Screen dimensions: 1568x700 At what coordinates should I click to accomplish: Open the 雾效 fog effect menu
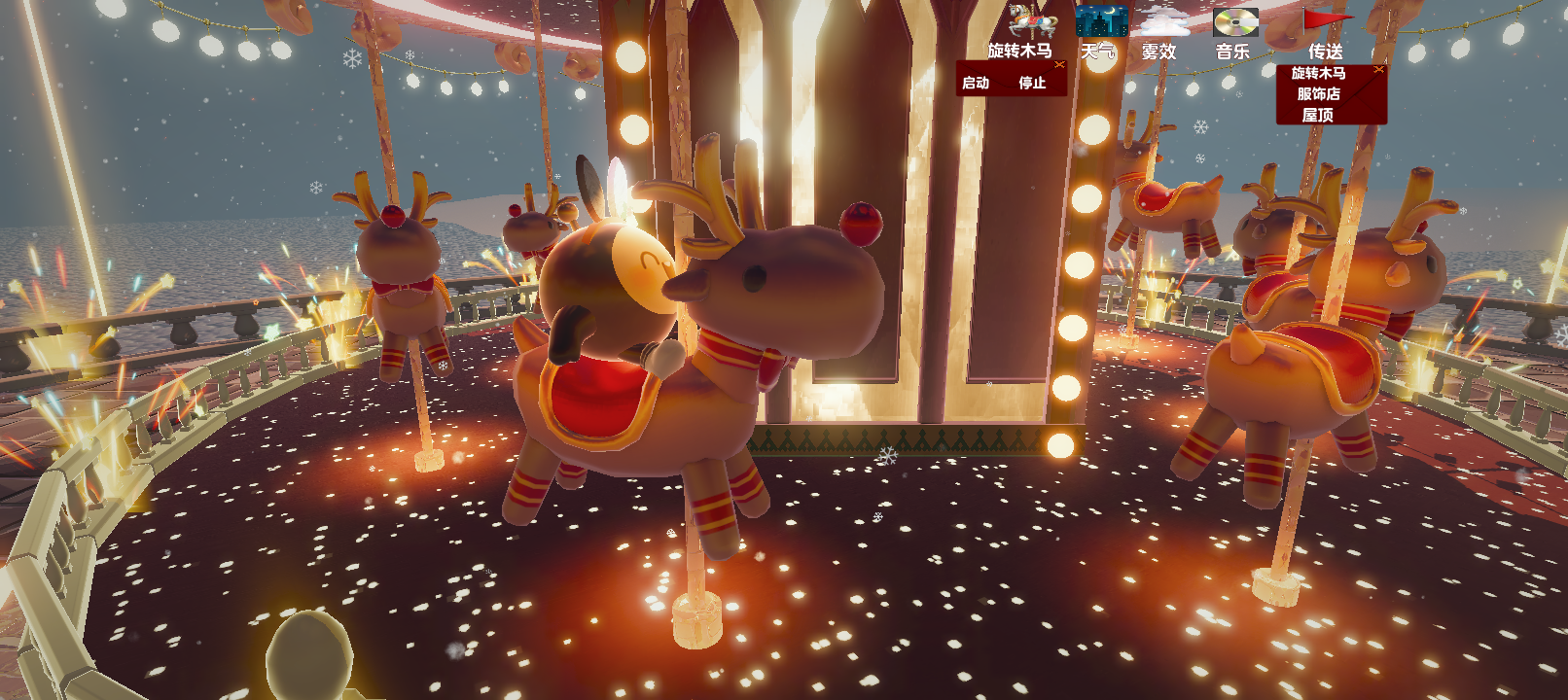coord(1165,21)
